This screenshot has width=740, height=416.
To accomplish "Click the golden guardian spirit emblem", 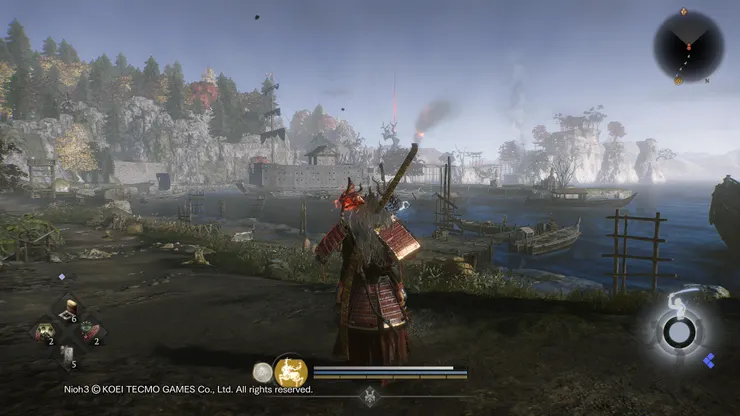I will click(x=290, y=372).
